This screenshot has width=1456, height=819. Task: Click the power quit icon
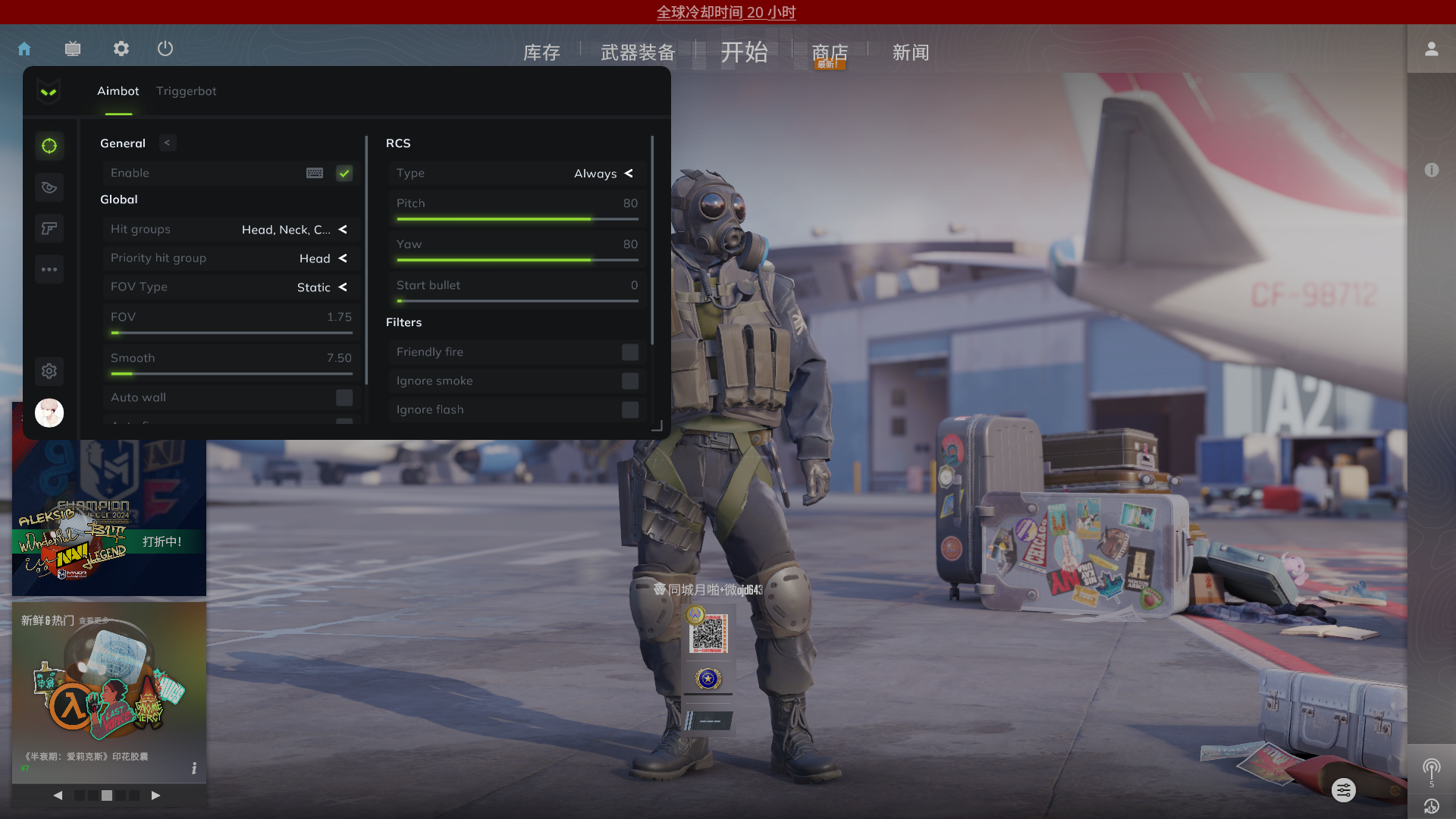coord(165,49)
